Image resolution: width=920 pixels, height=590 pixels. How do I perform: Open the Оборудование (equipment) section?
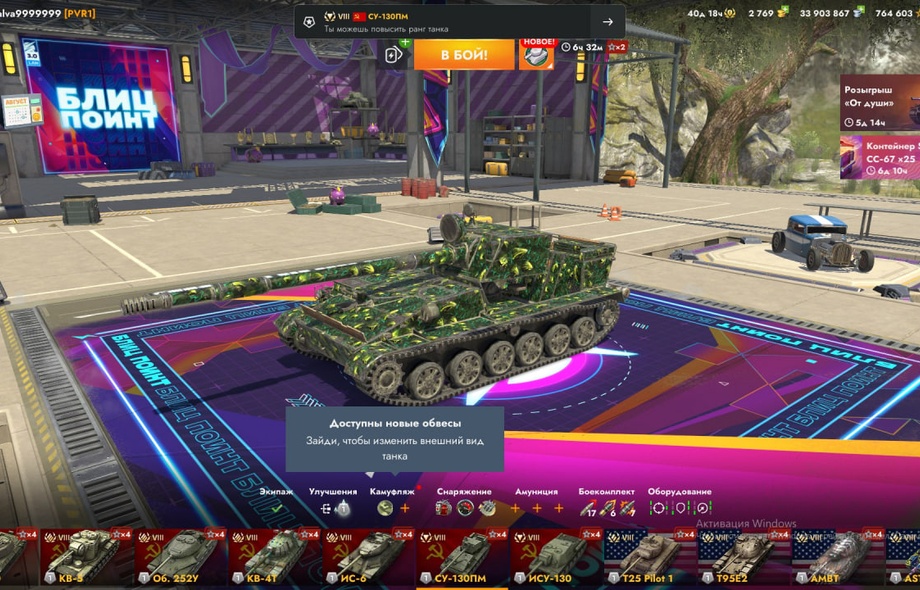[x=679, y=508]
